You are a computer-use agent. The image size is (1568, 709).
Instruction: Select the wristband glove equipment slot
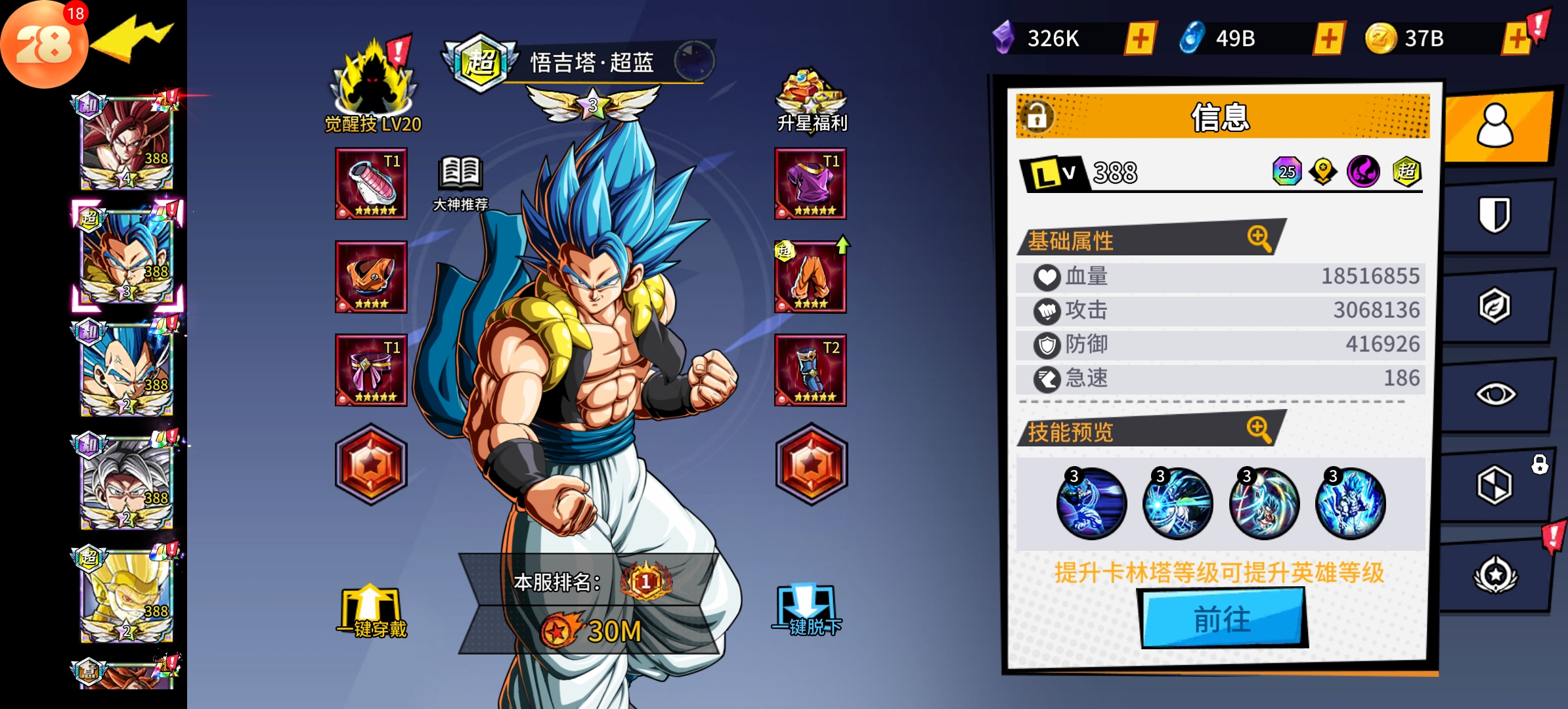point(371,184)
